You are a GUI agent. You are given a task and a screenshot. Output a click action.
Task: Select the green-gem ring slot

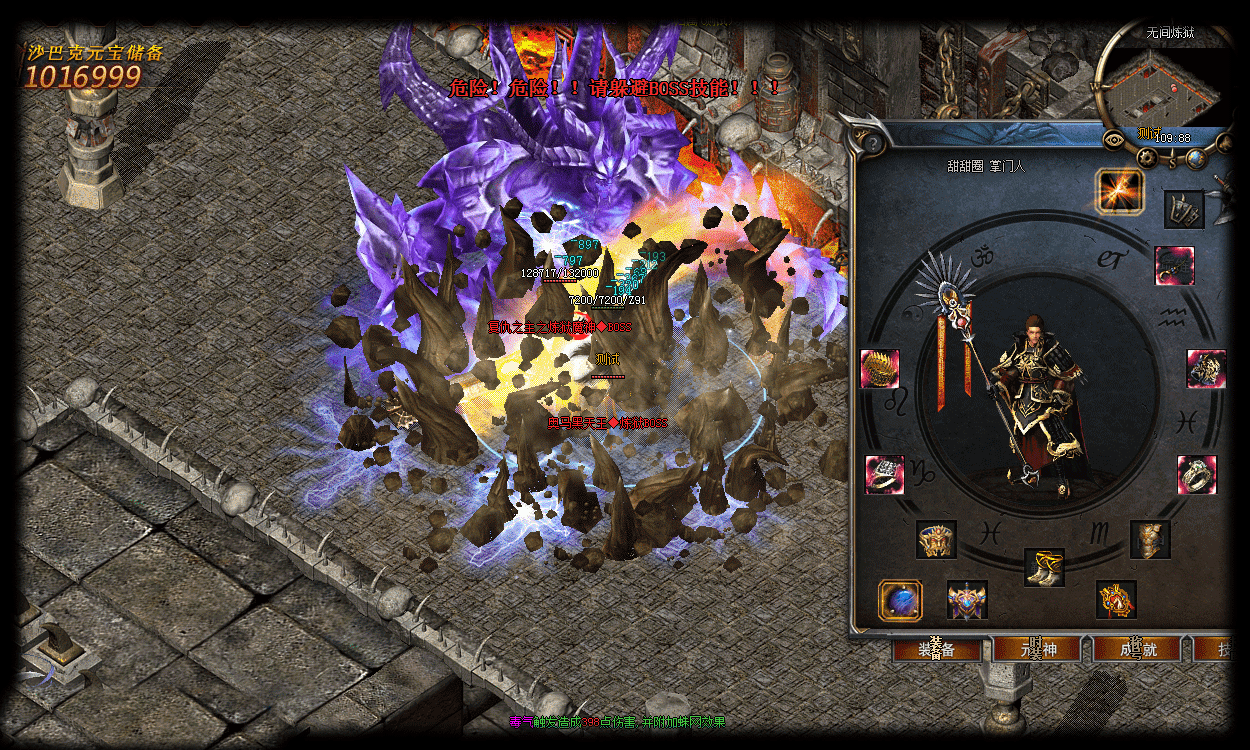coord(1196,474)
